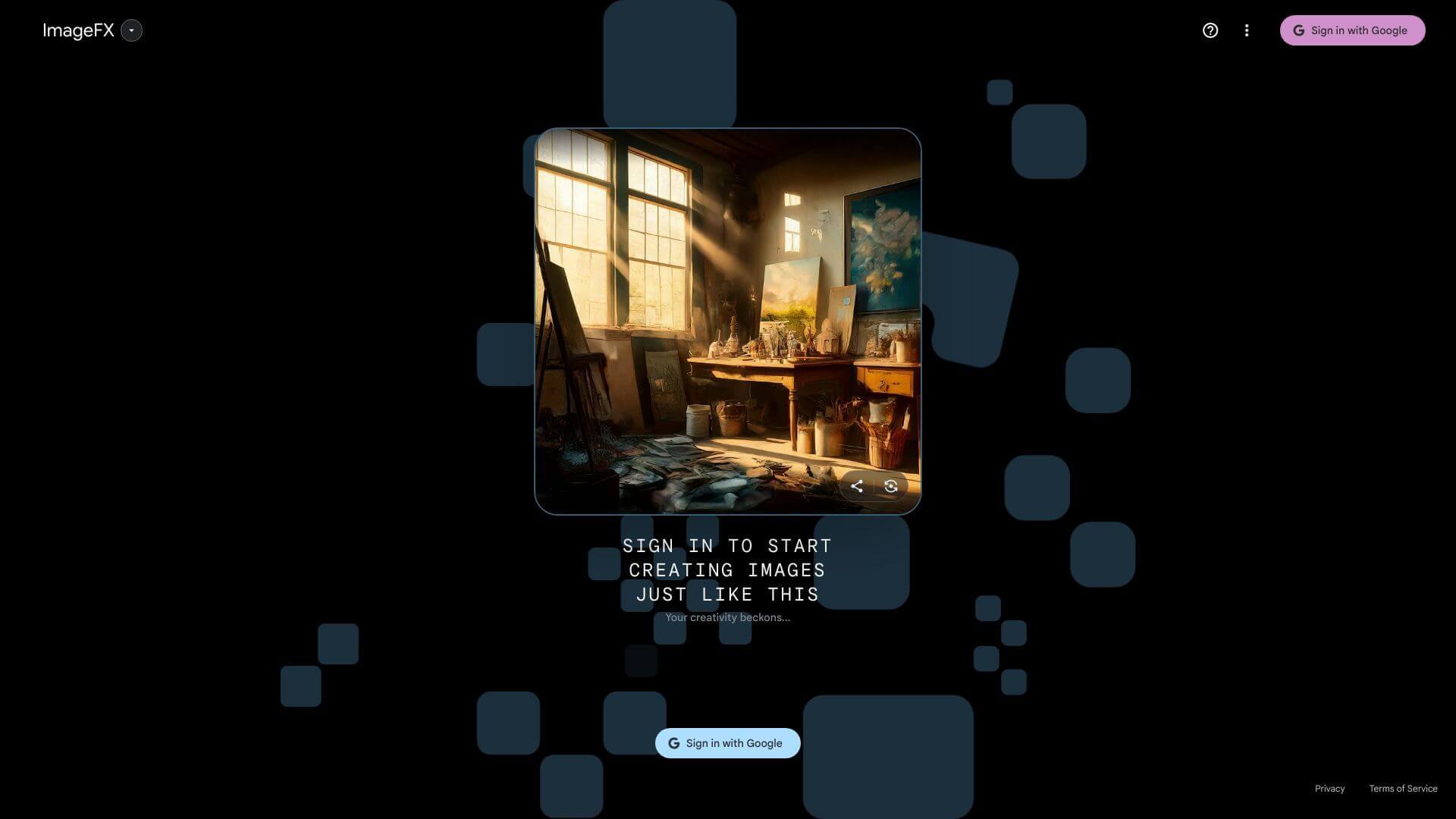The width and height of the screenshot is (1456, 819).
Task: Click the refresh icon to cycle the showcase image
Action: point(891,487)
